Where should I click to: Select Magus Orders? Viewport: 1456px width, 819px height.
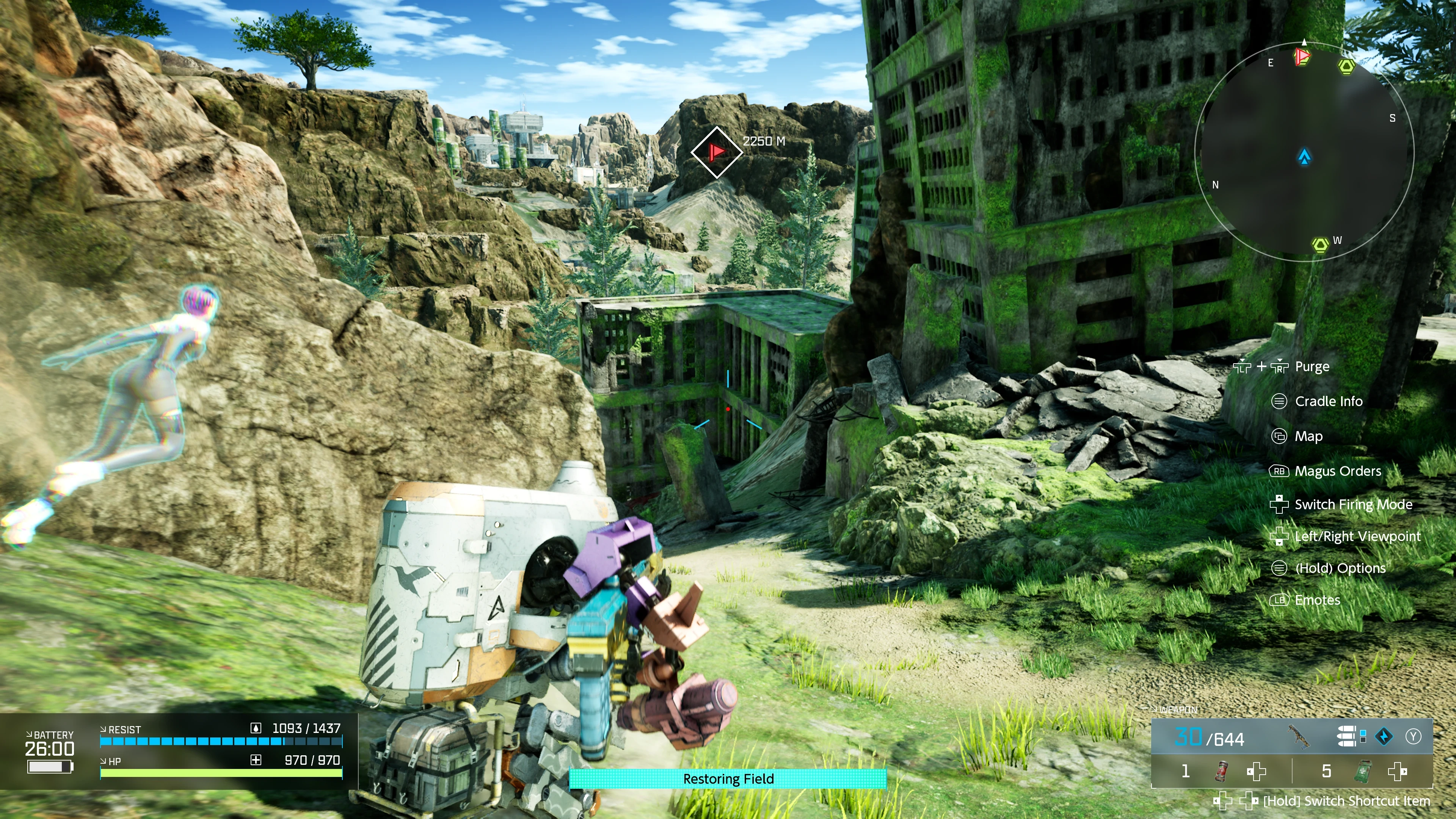tap(1337, 471)
